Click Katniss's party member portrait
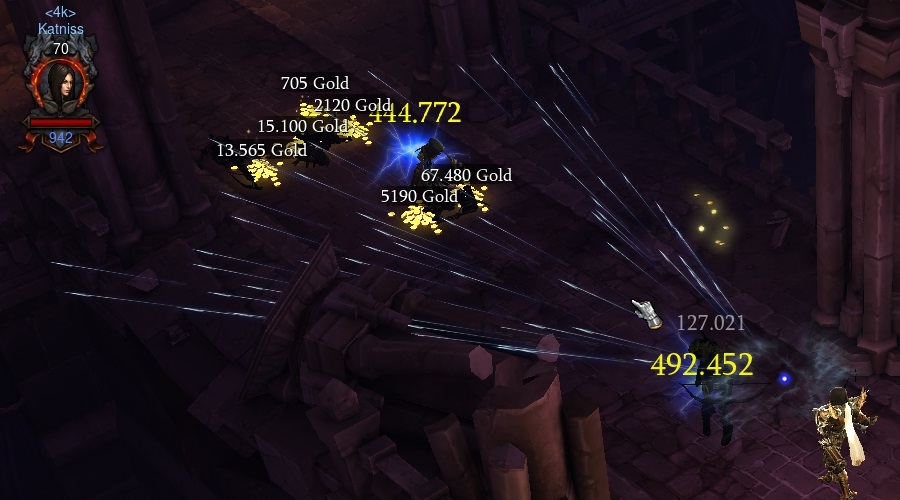 point(60,85)
